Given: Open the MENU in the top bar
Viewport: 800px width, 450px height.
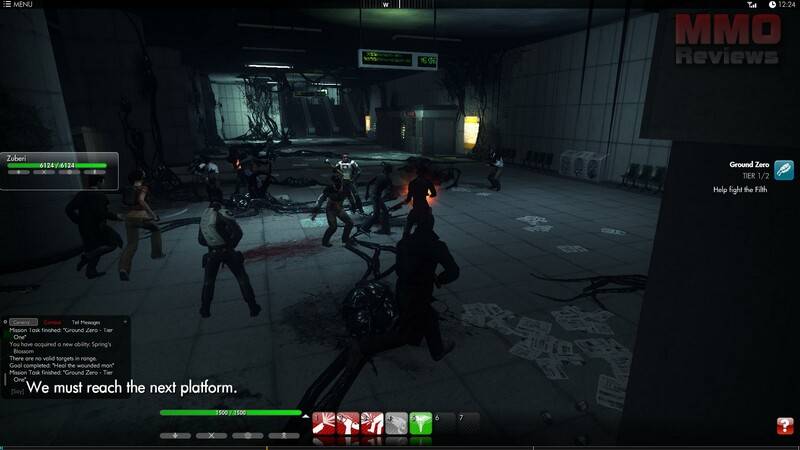Looking at the screenshot, I should (x=17, y=5).
